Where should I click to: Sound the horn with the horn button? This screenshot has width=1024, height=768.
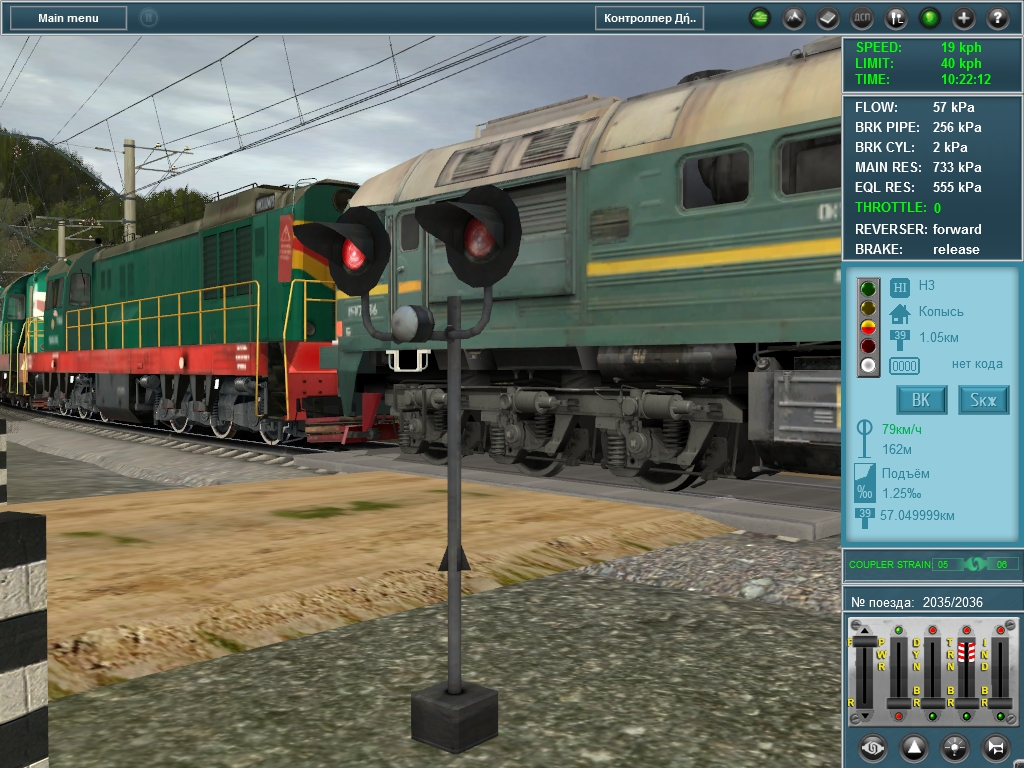(x=996, y=747)
